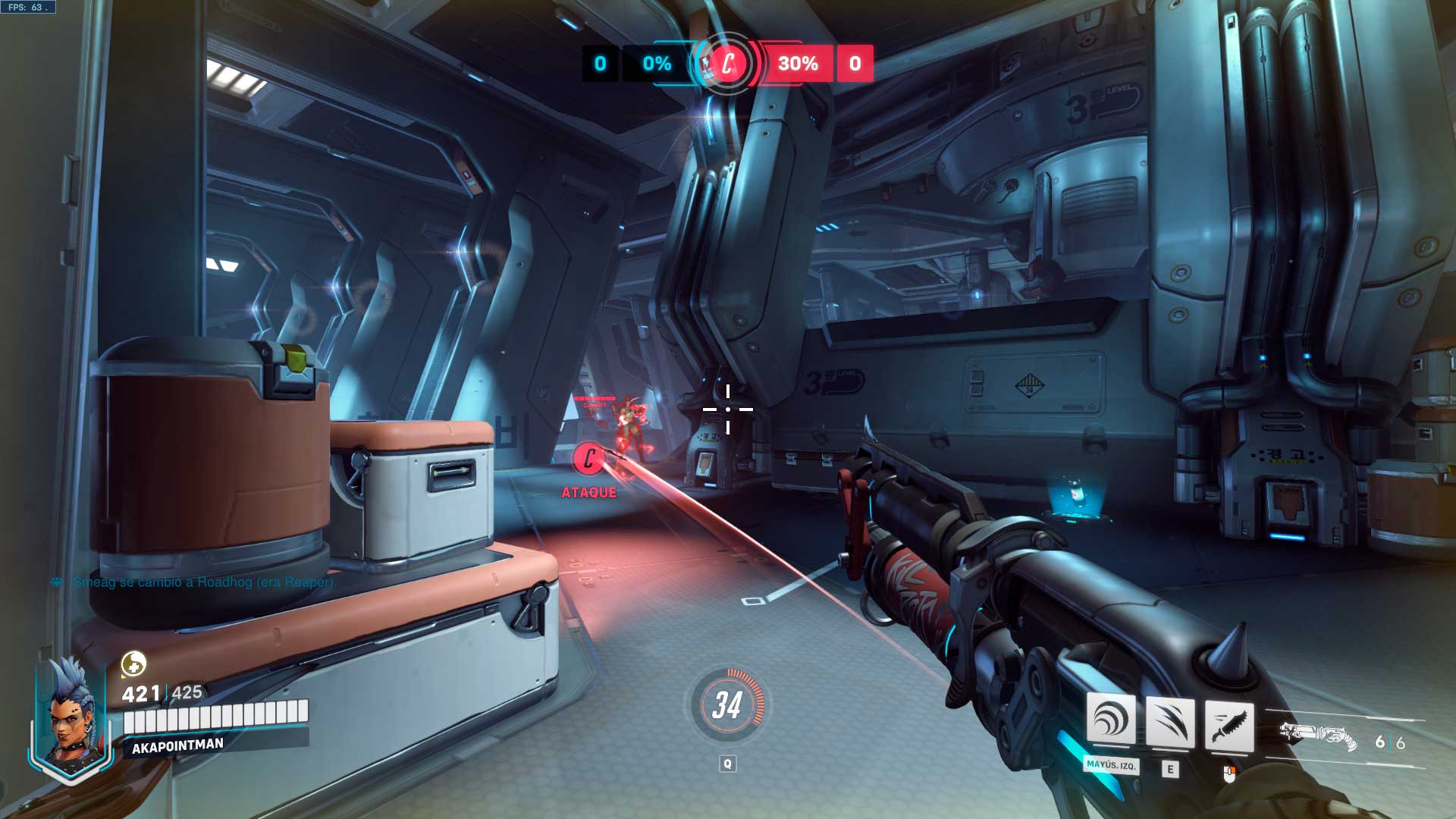Click the passive ability icon above health
This screenshot has width=1456, height=819.
(x=133, y=664)
